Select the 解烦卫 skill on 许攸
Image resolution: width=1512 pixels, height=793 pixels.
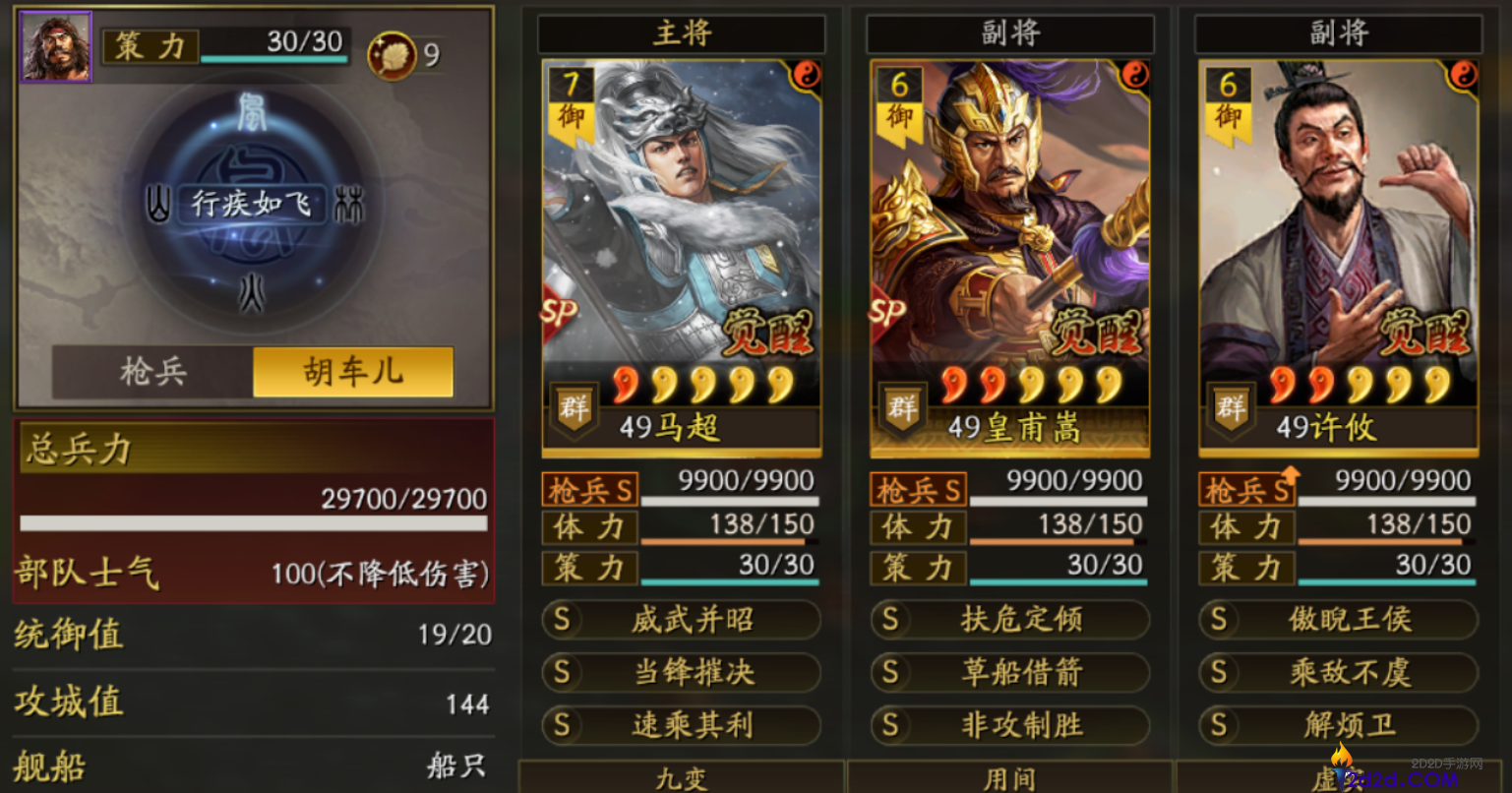point(1338,726)
